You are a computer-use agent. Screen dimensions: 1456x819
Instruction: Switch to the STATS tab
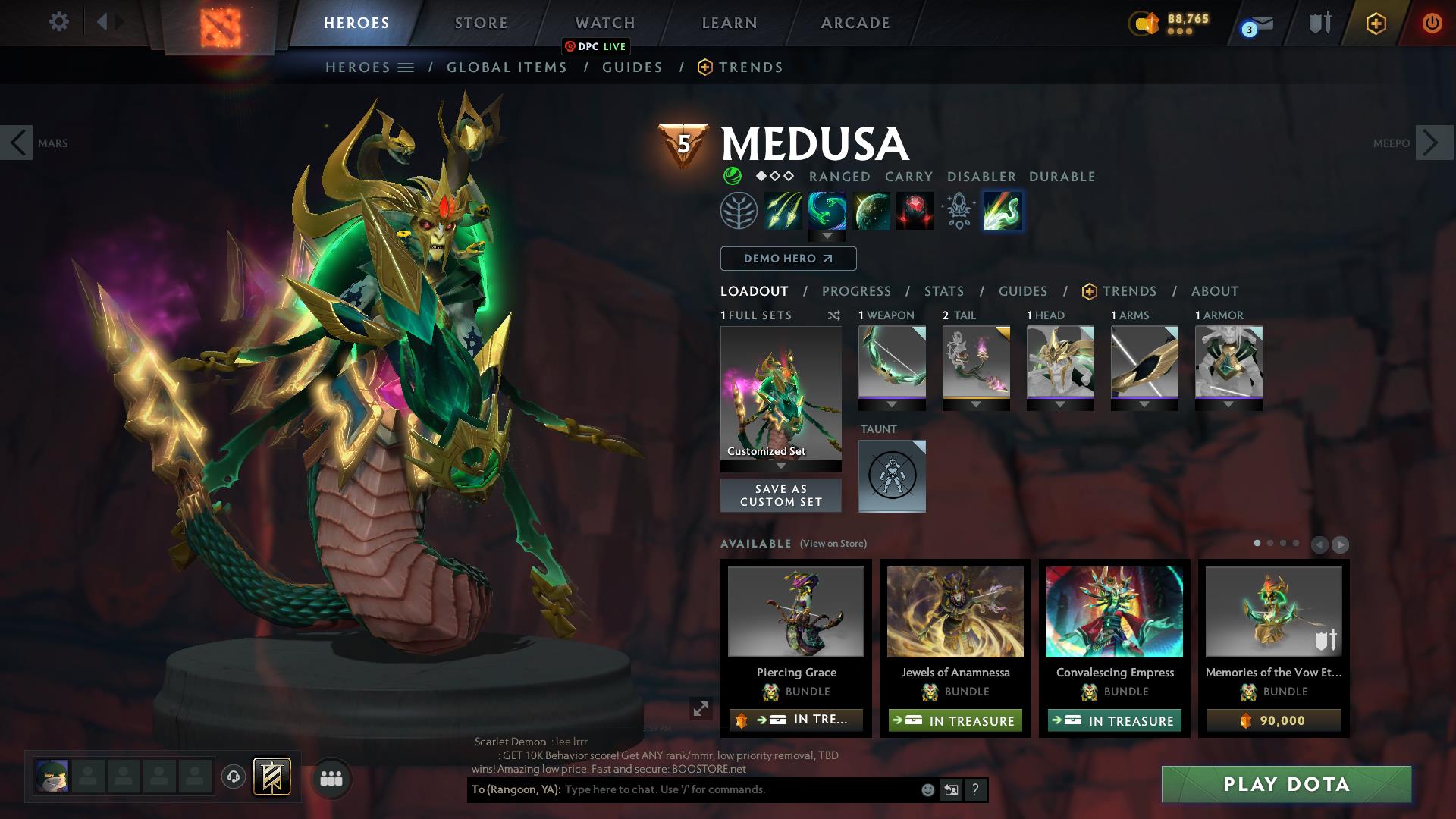tap(943, 291)
